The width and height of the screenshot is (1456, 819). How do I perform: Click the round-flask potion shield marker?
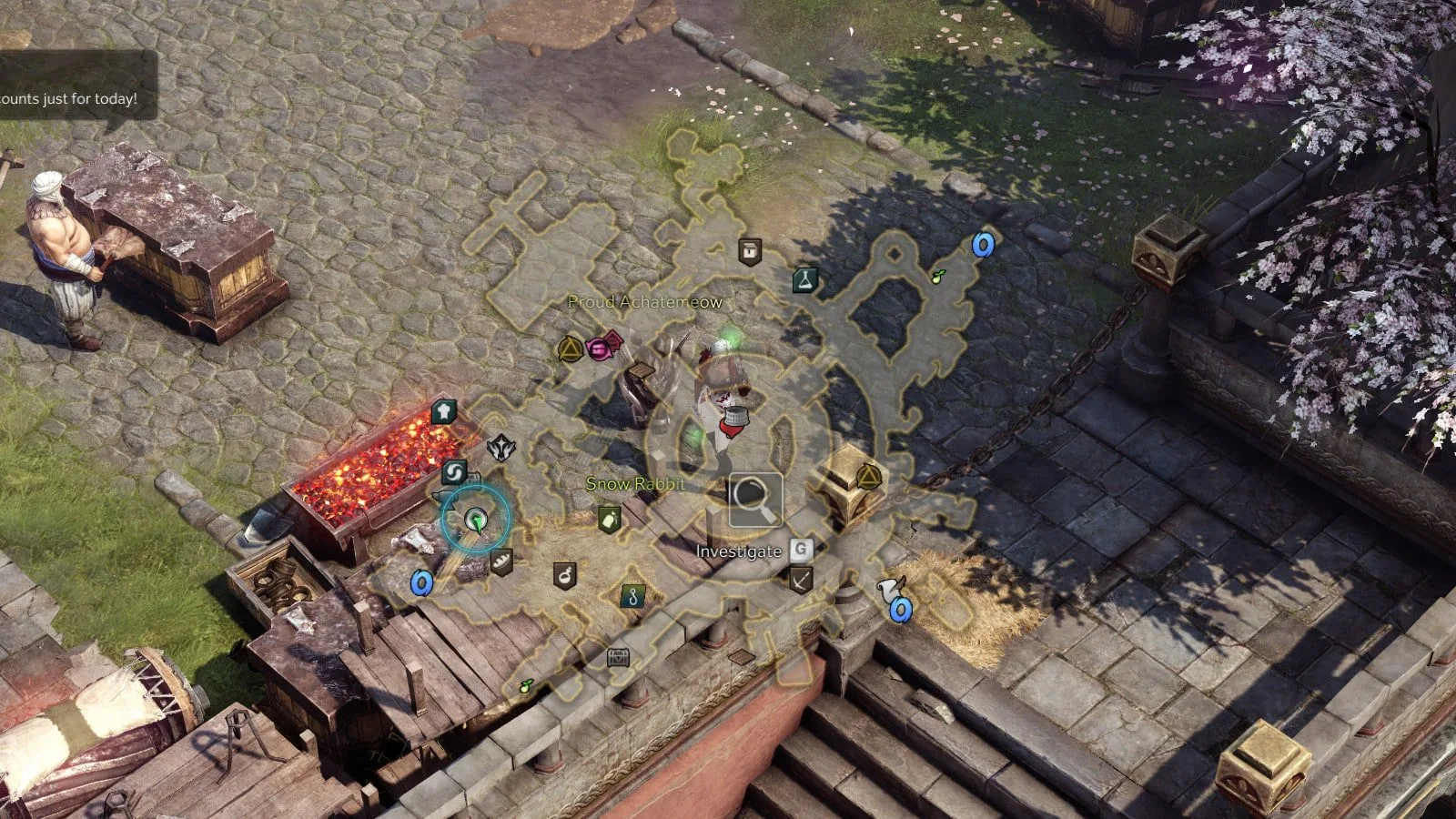click(x=565, y=575)
